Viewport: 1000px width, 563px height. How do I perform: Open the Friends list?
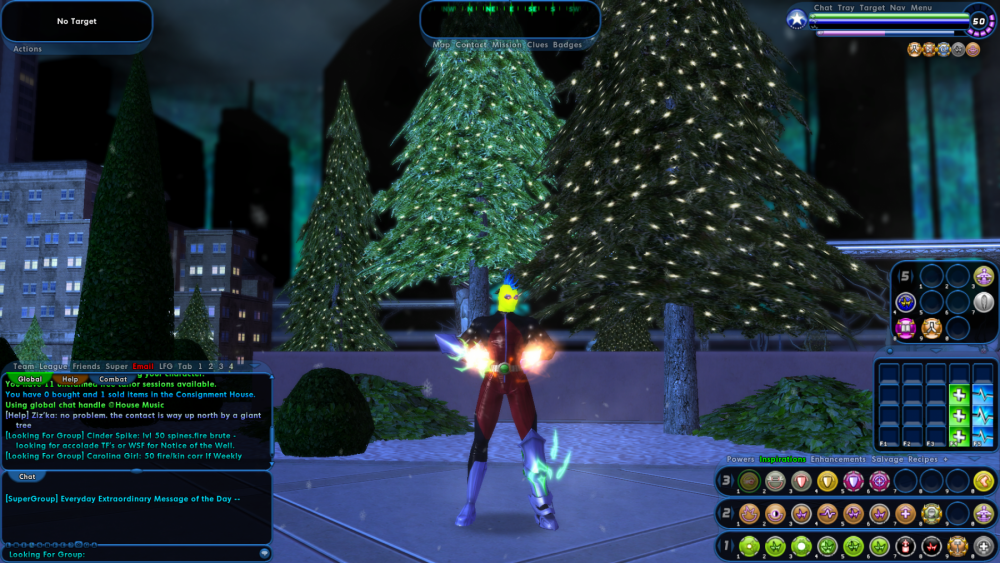point(86,367)
